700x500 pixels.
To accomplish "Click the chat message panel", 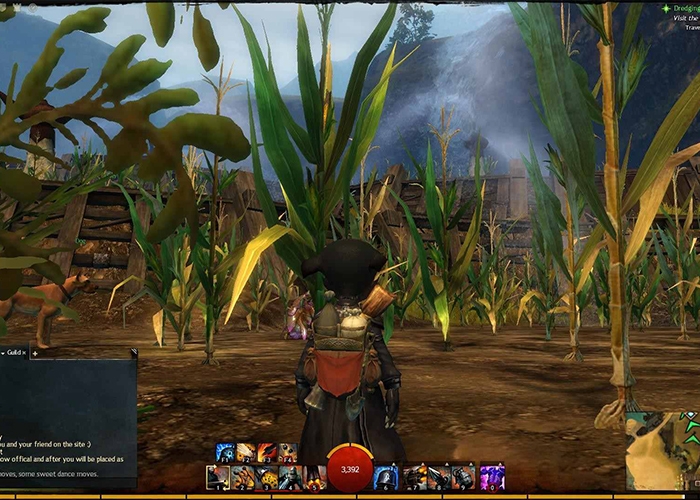I will tap(68, 420).
